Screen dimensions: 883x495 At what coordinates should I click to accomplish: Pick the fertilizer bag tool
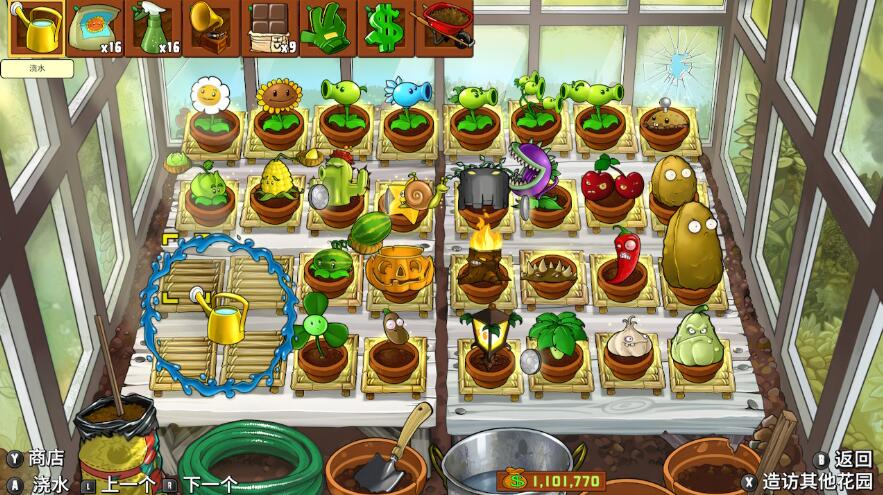[95, 29]
